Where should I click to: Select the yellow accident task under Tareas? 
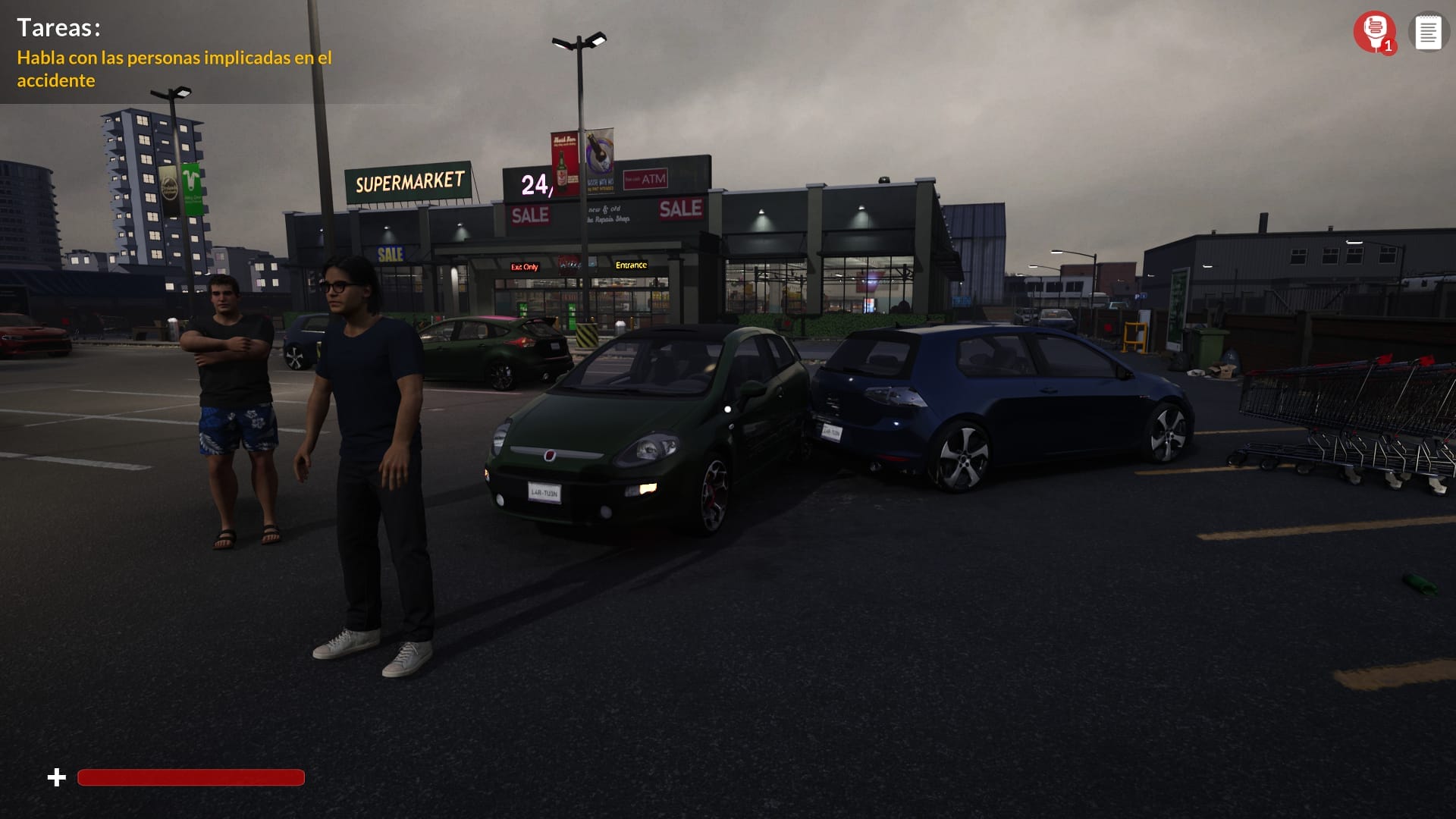click(174, 69)
